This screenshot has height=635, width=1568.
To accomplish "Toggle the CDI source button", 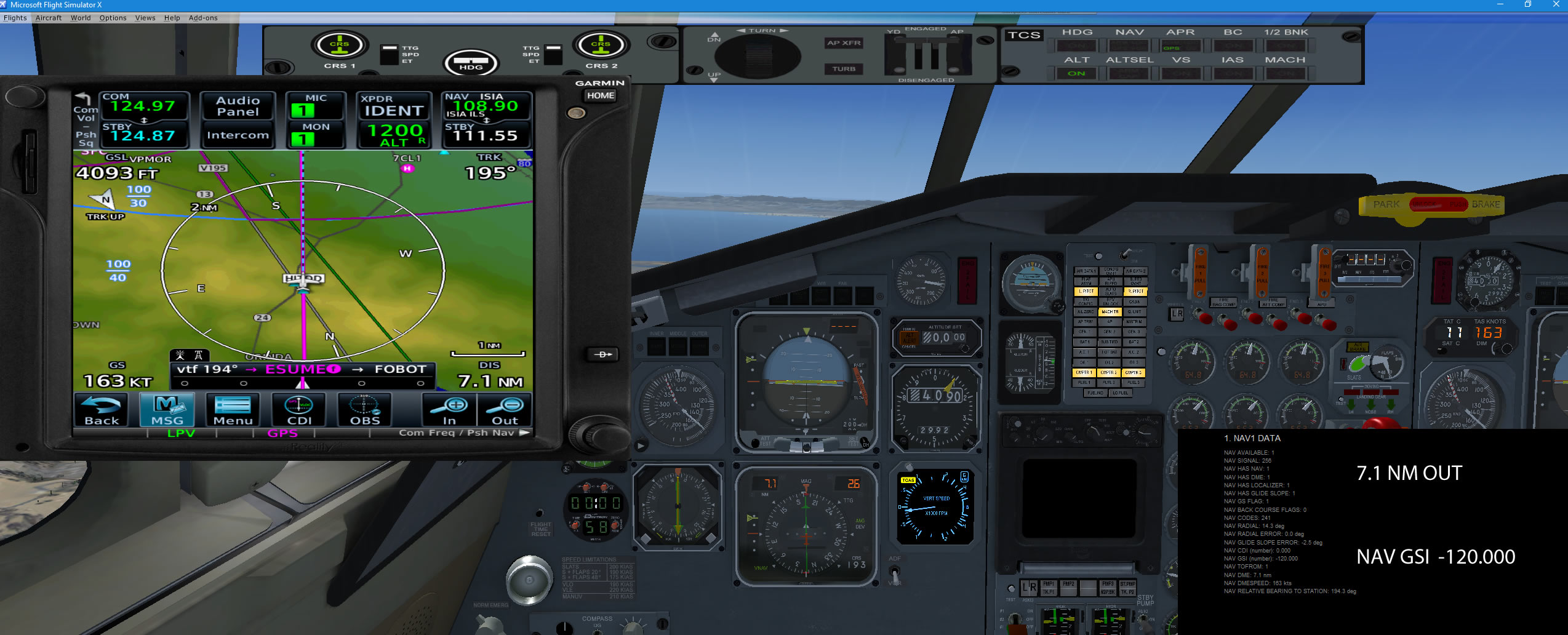I will click(299, 410).
